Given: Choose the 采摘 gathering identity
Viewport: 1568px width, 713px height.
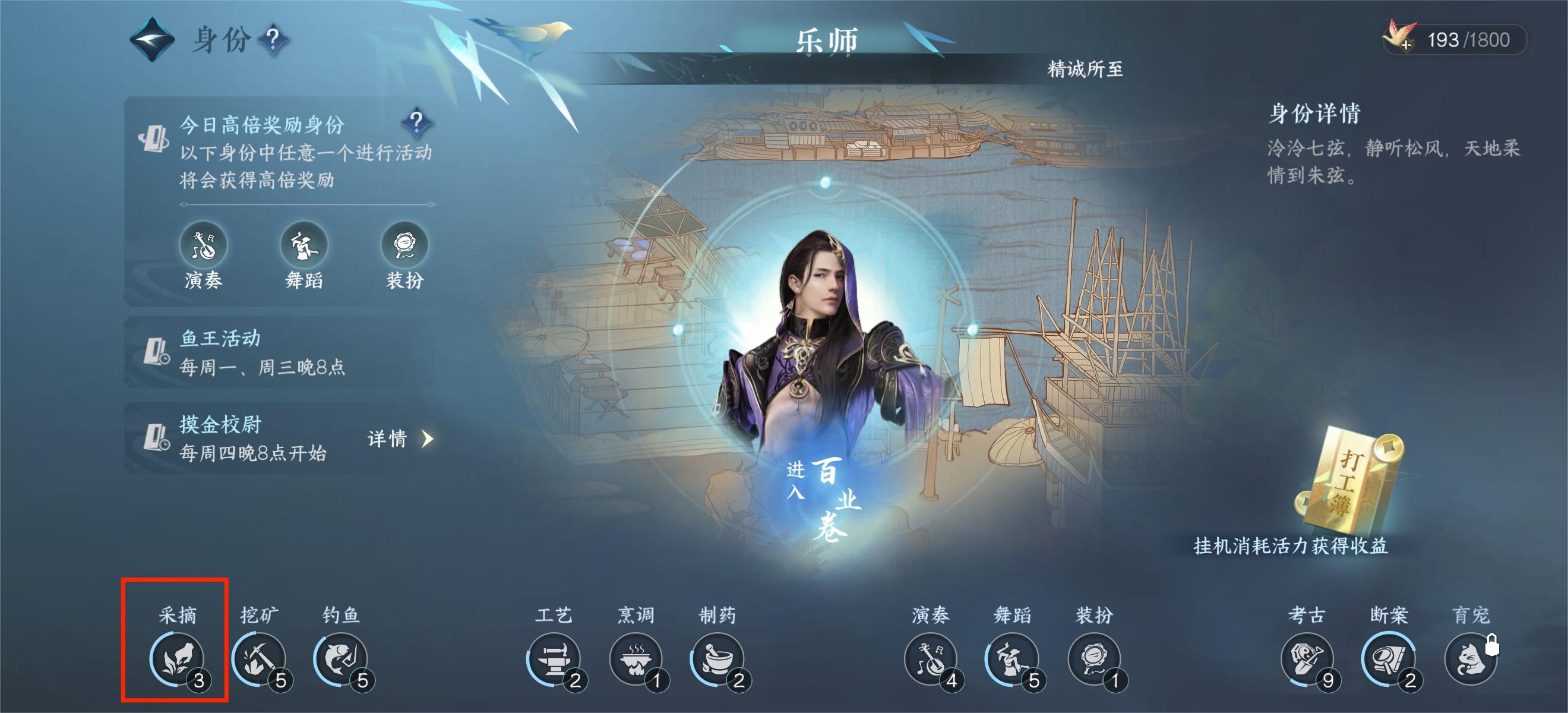Looking at the screenshot, I should (x=176, y=660).
